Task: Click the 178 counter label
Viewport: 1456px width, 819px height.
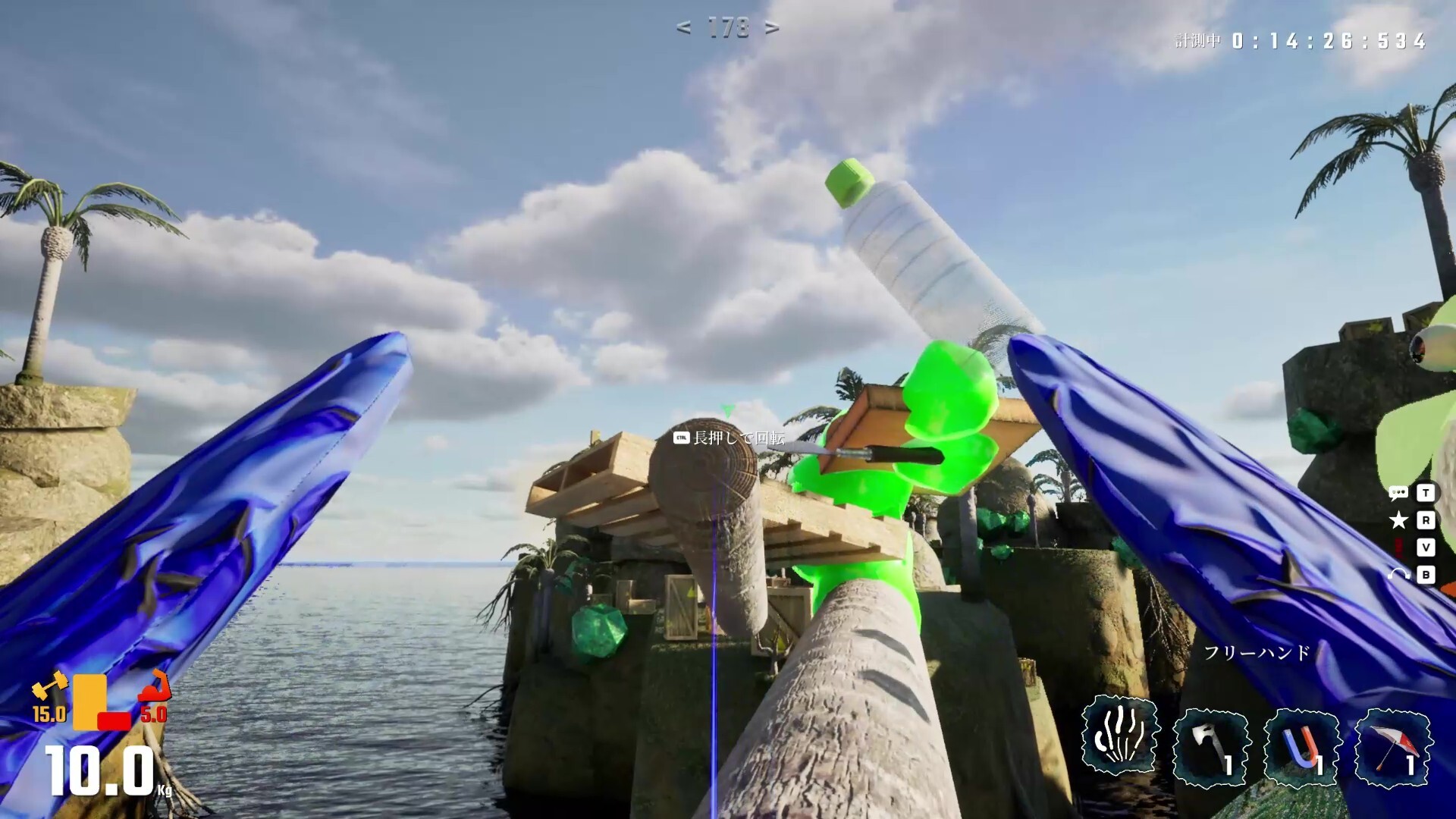Action: click(x=728, y=28)
